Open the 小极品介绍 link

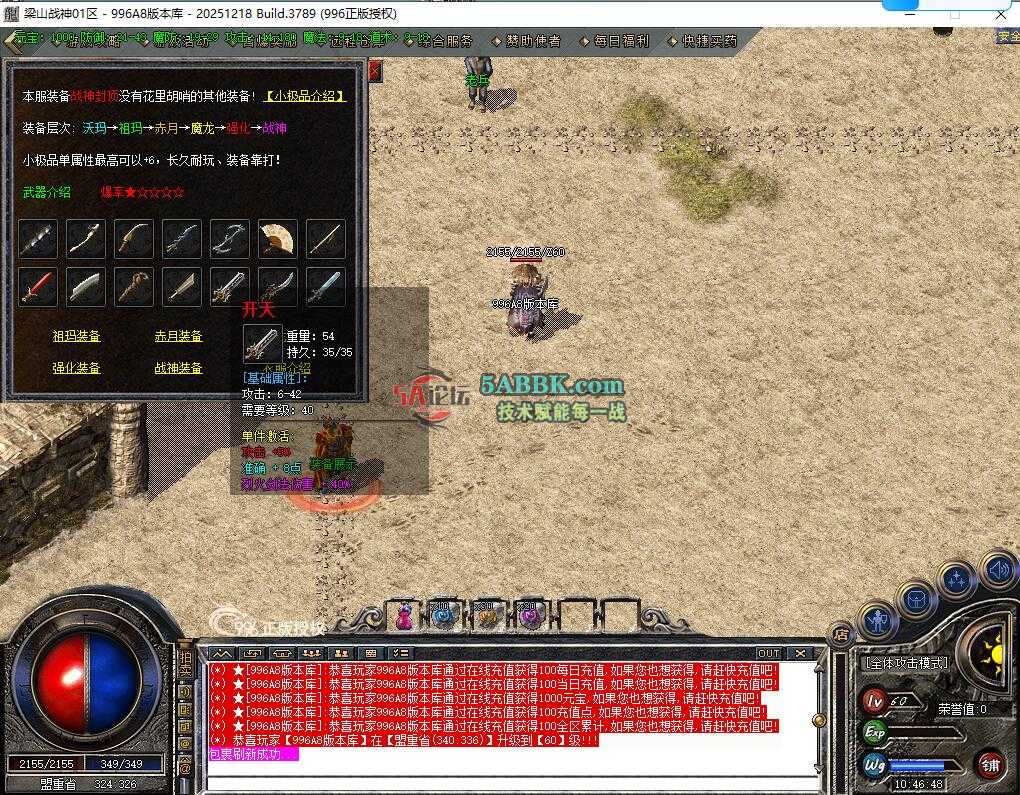[305, 96]
